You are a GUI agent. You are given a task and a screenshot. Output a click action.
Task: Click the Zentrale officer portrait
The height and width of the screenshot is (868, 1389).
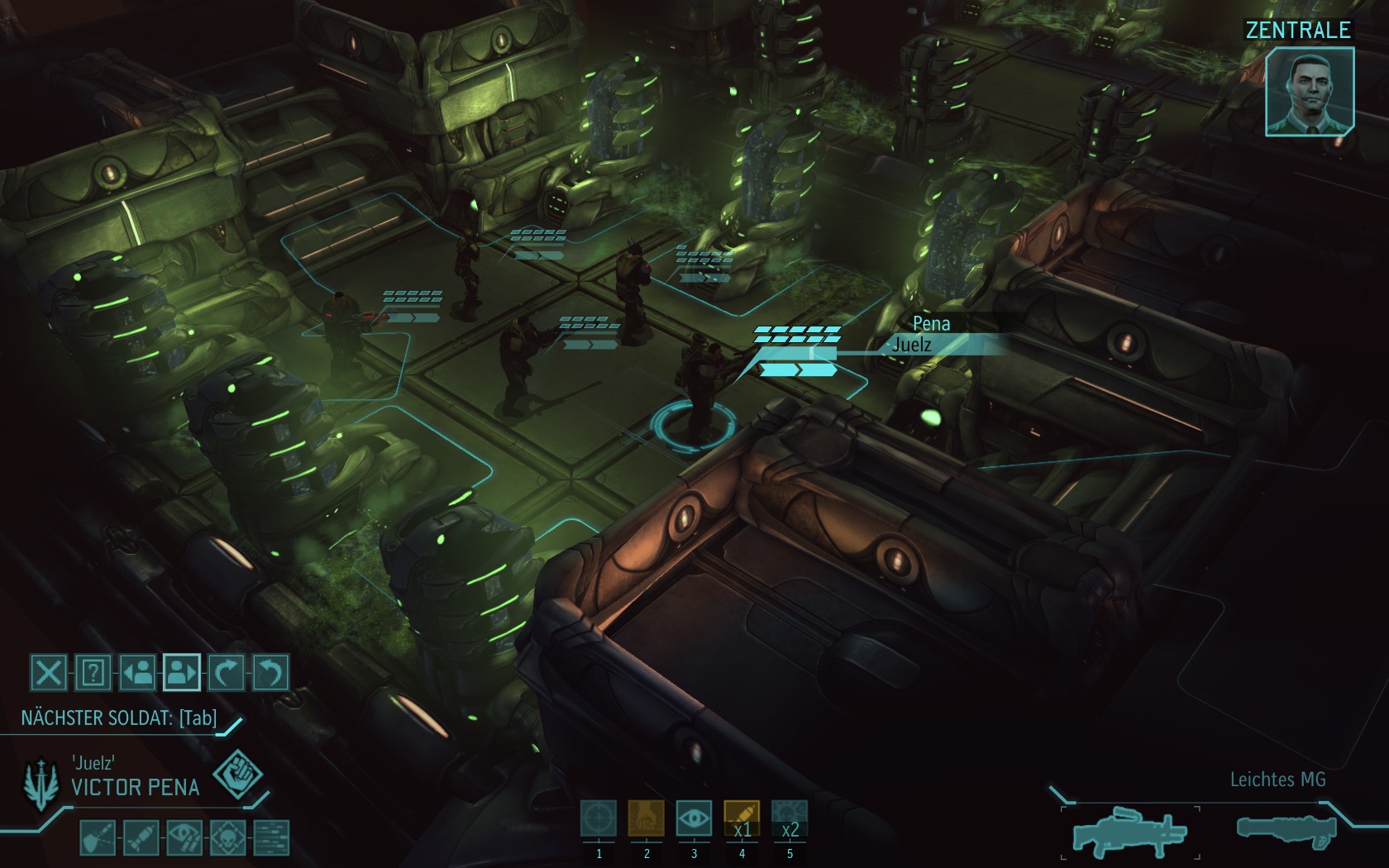(1310, 91)
